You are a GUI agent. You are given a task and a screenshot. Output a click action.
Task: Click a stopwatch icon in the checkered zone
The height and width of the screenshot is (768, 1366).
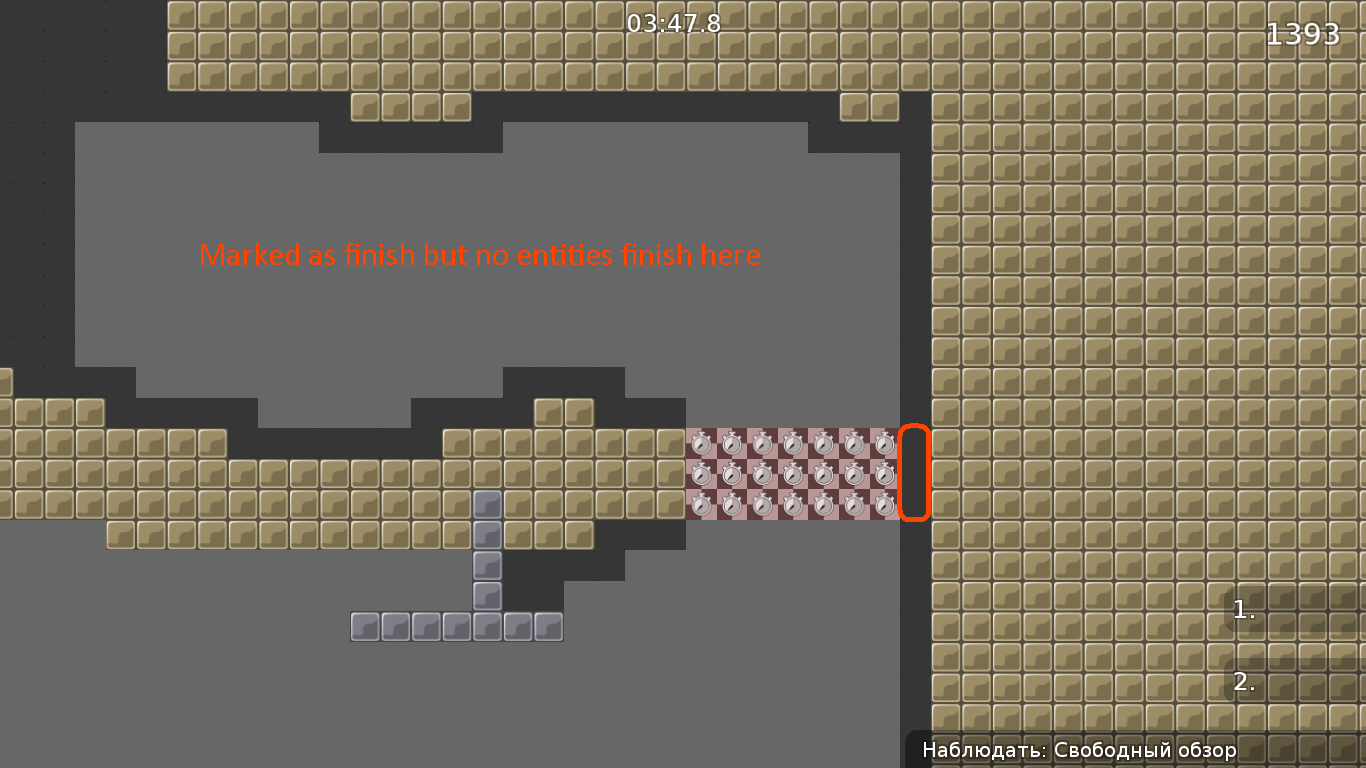click(x=795, y=475)
